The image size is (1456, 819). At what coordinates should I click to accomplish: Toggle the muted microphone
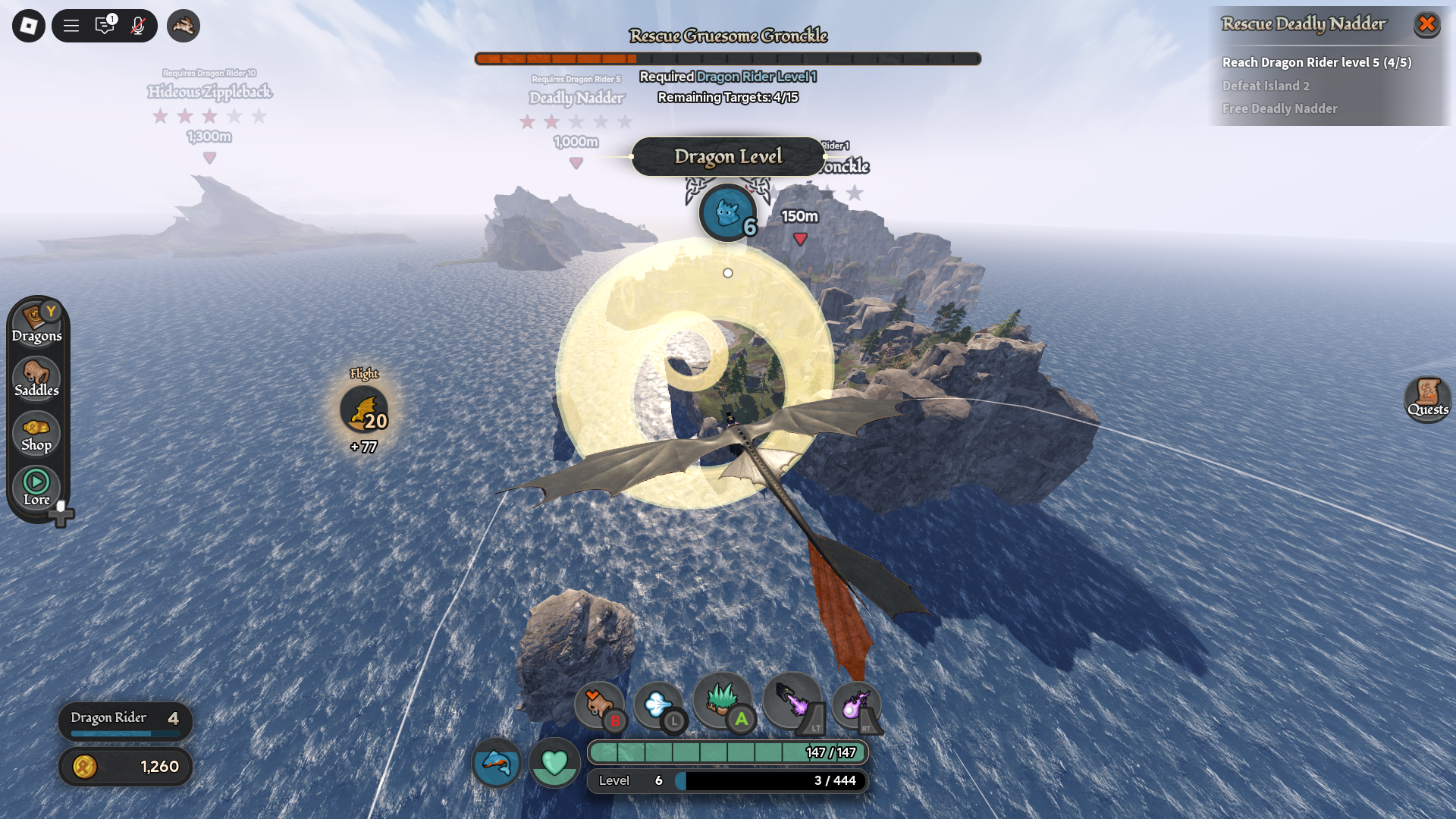(138, 26)
